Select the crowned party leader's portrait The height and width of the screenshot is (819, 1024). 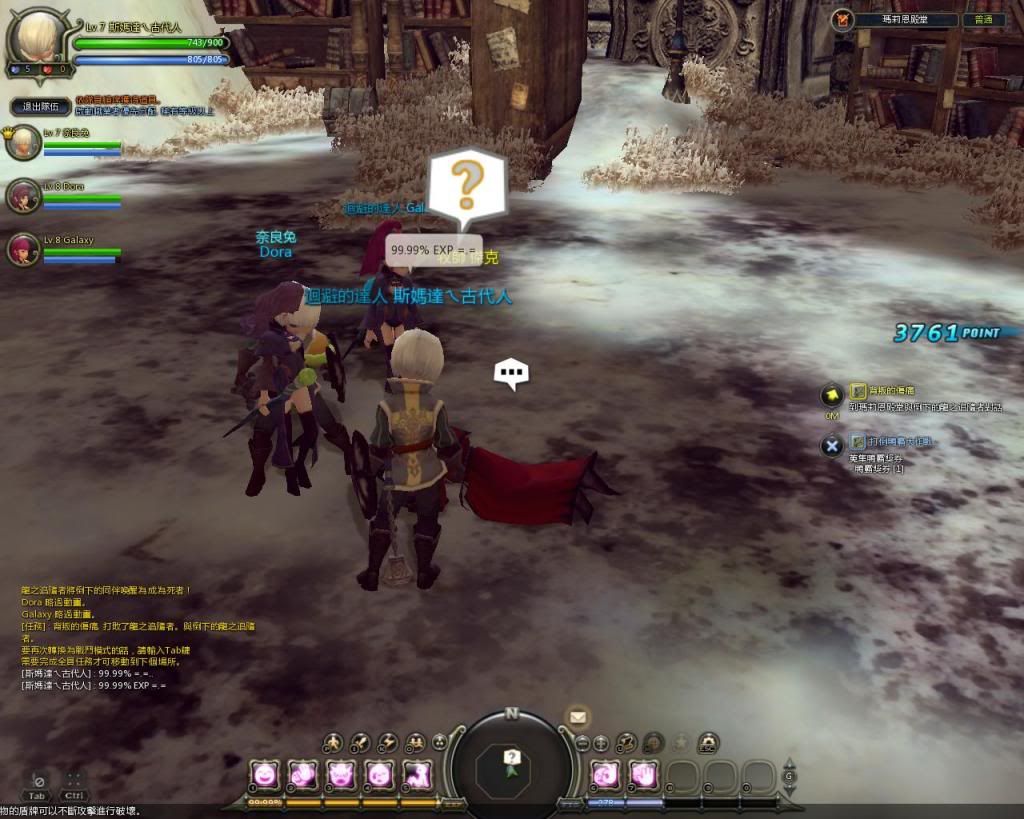pyautogui.click(x=22, y=143)
